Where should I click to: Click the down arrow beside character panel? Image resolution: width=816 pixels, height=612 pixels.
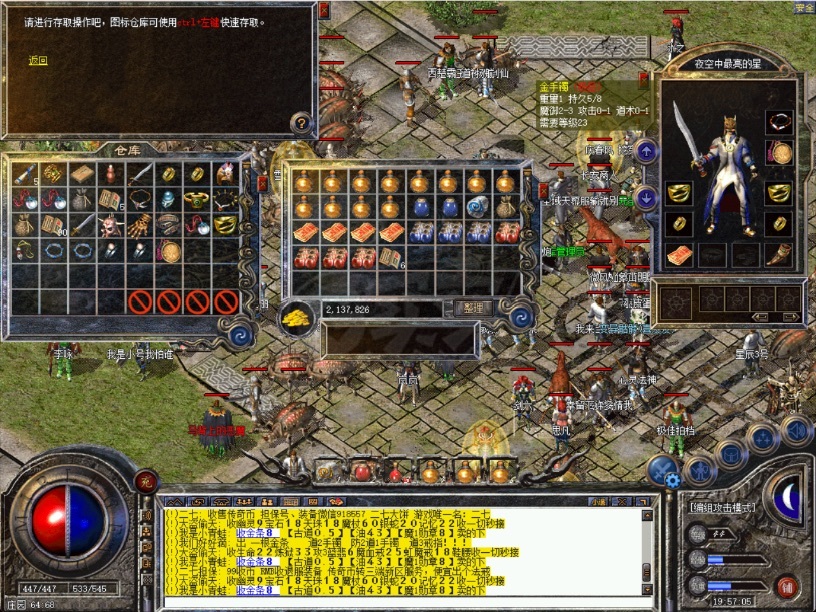point(647,196)
